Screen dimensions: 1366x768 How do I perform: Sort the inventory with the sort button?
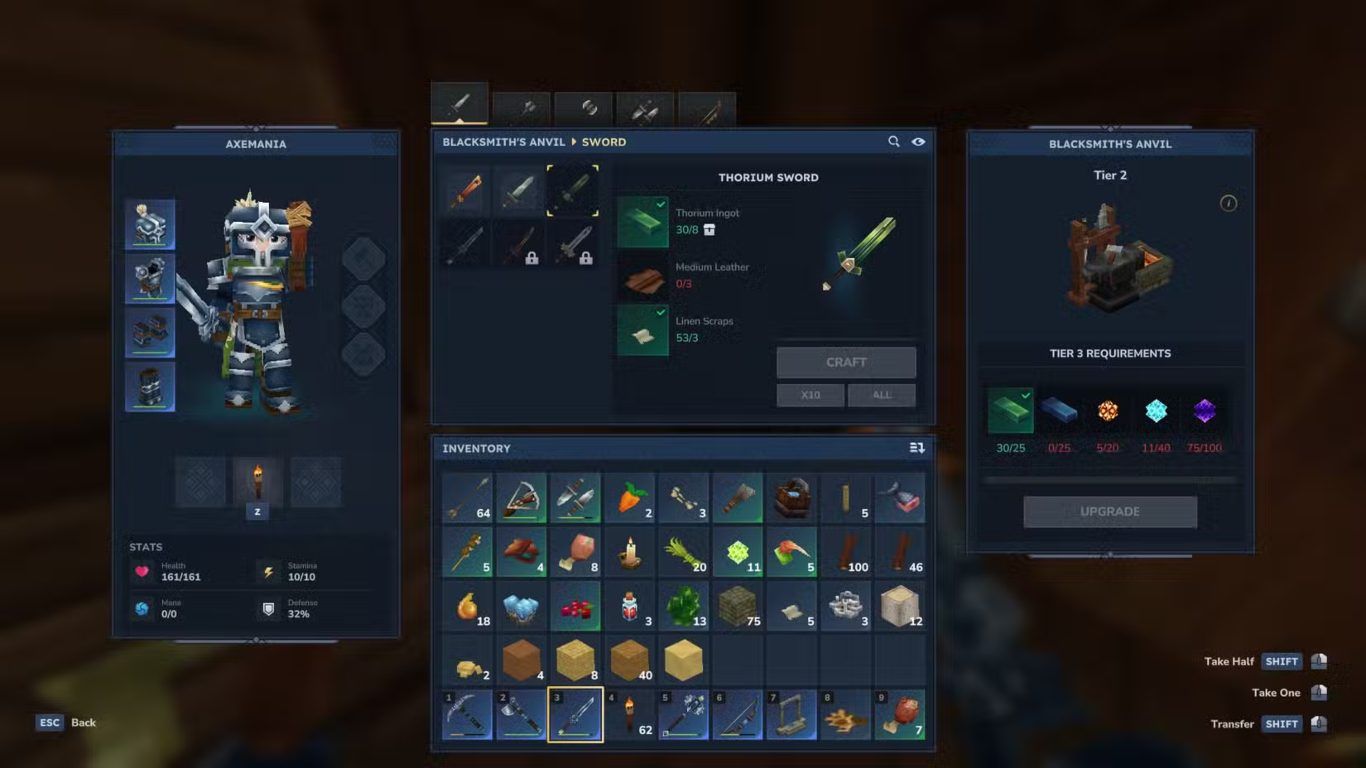[x=917, y=448]
